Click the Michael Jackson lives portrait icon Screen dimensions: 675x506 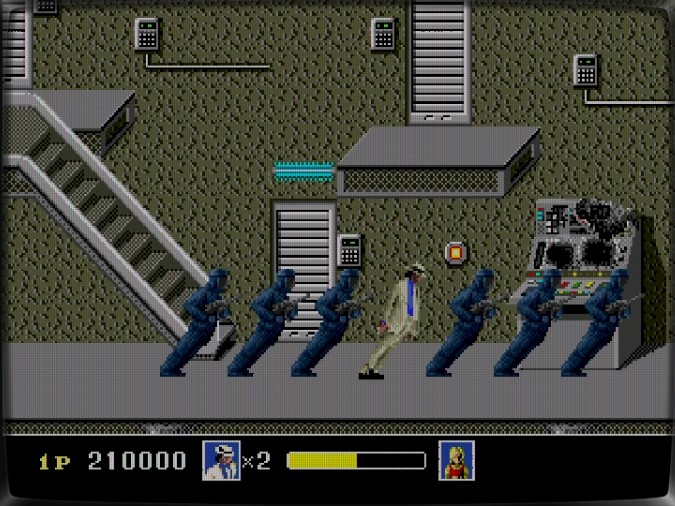pyautogui.click(x=220, y=460)
